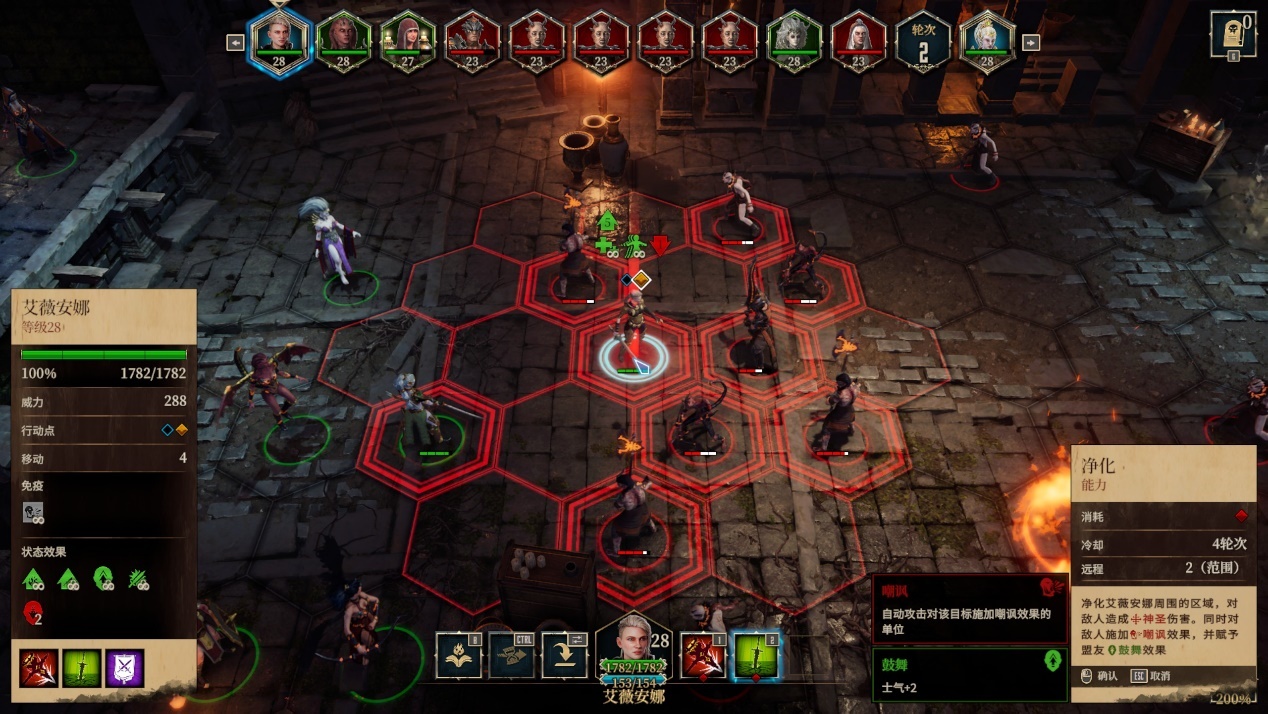The height and width of the screenshot is (714, 1268).
Task: Activate the wait action with hourglass icon
Action: 511,655
